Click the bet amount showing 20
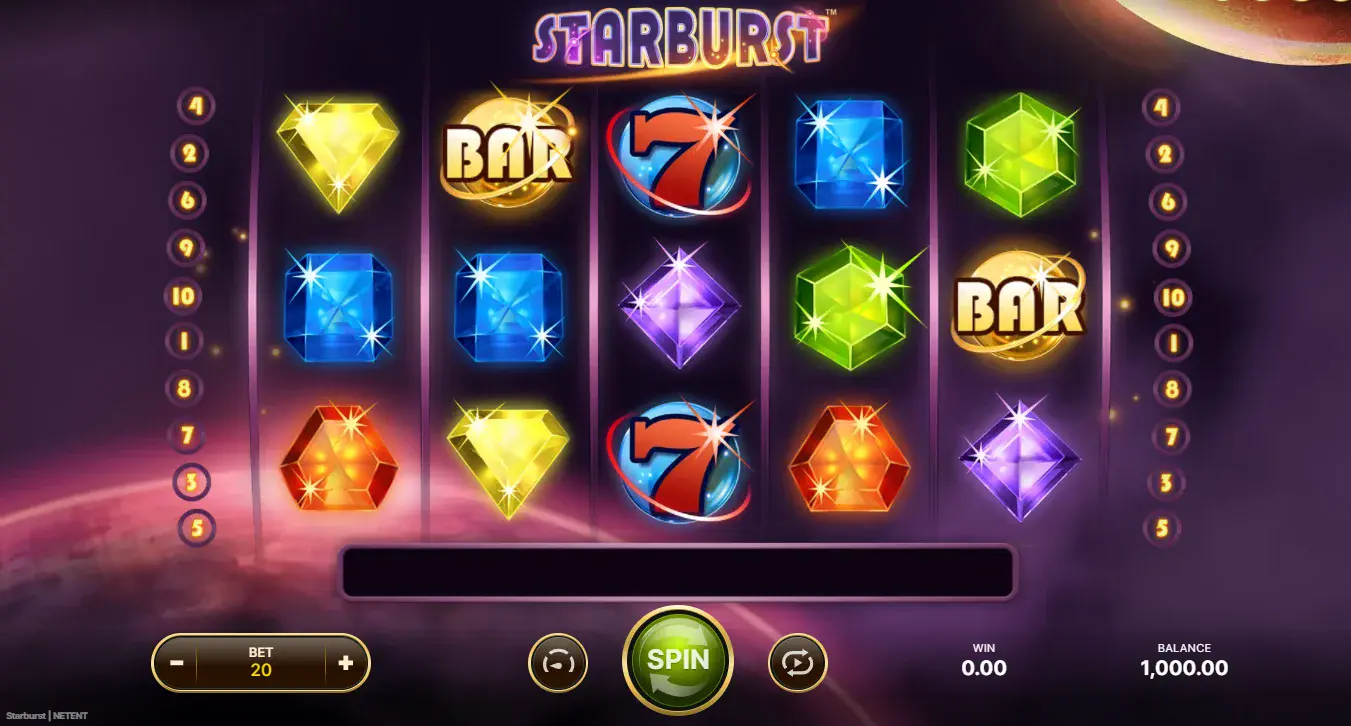 pyautogui.click(x=261, y=661)
